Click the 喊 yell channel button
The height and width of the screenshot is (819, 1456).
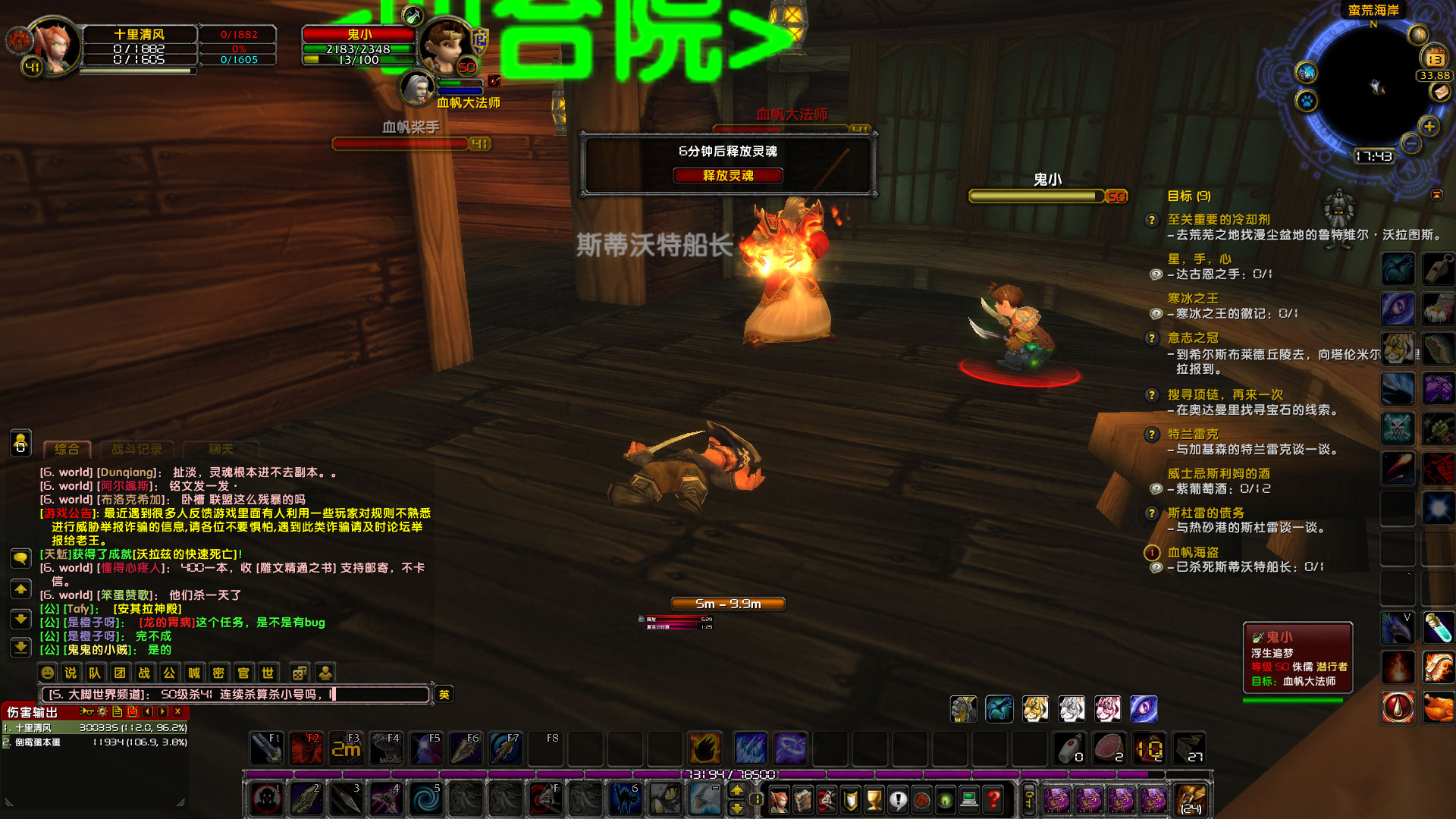193,673
